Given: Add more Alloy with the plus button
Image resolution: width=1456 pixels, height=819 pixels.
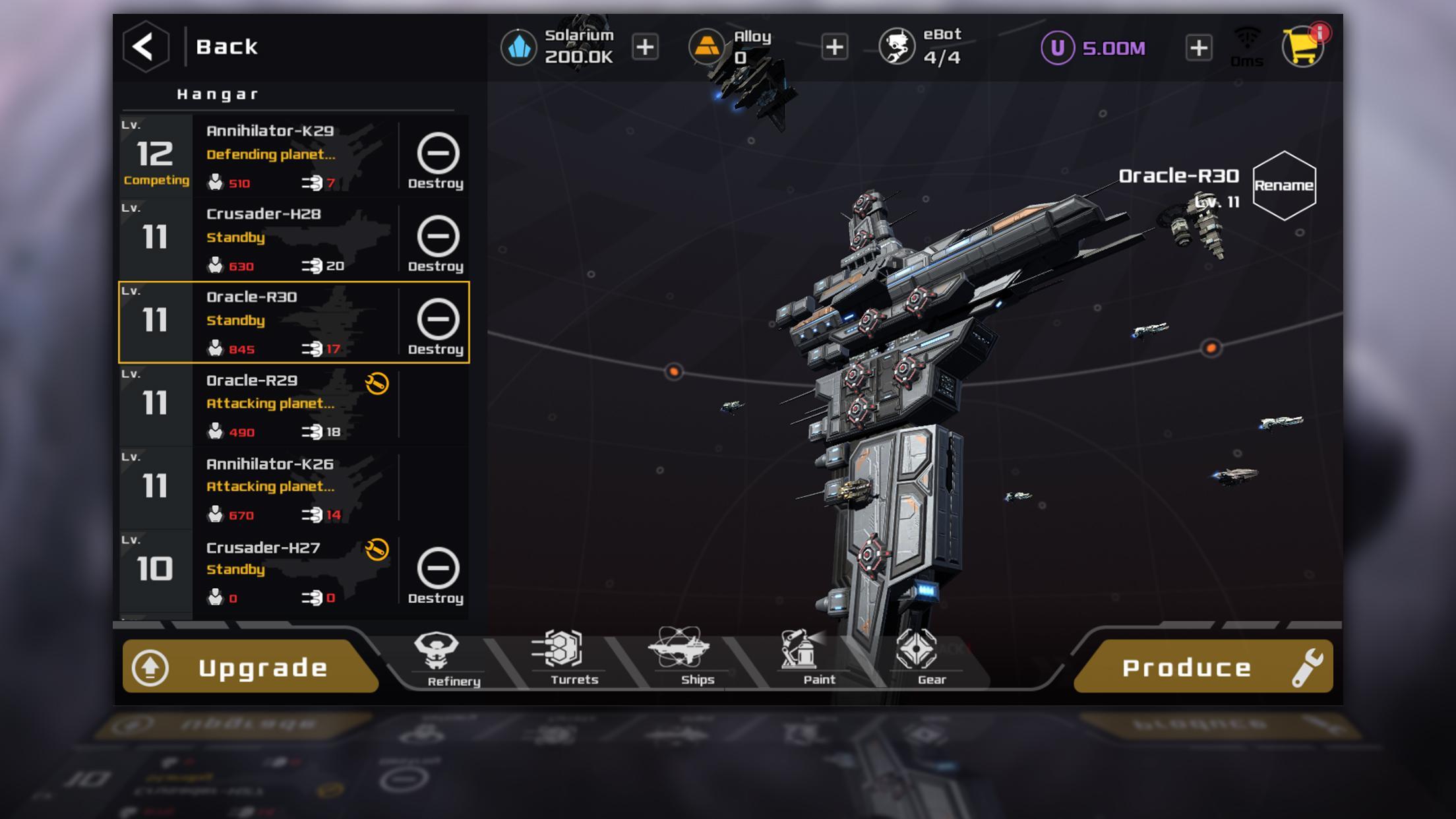Looking at the screenshot, I should (834, 47).
